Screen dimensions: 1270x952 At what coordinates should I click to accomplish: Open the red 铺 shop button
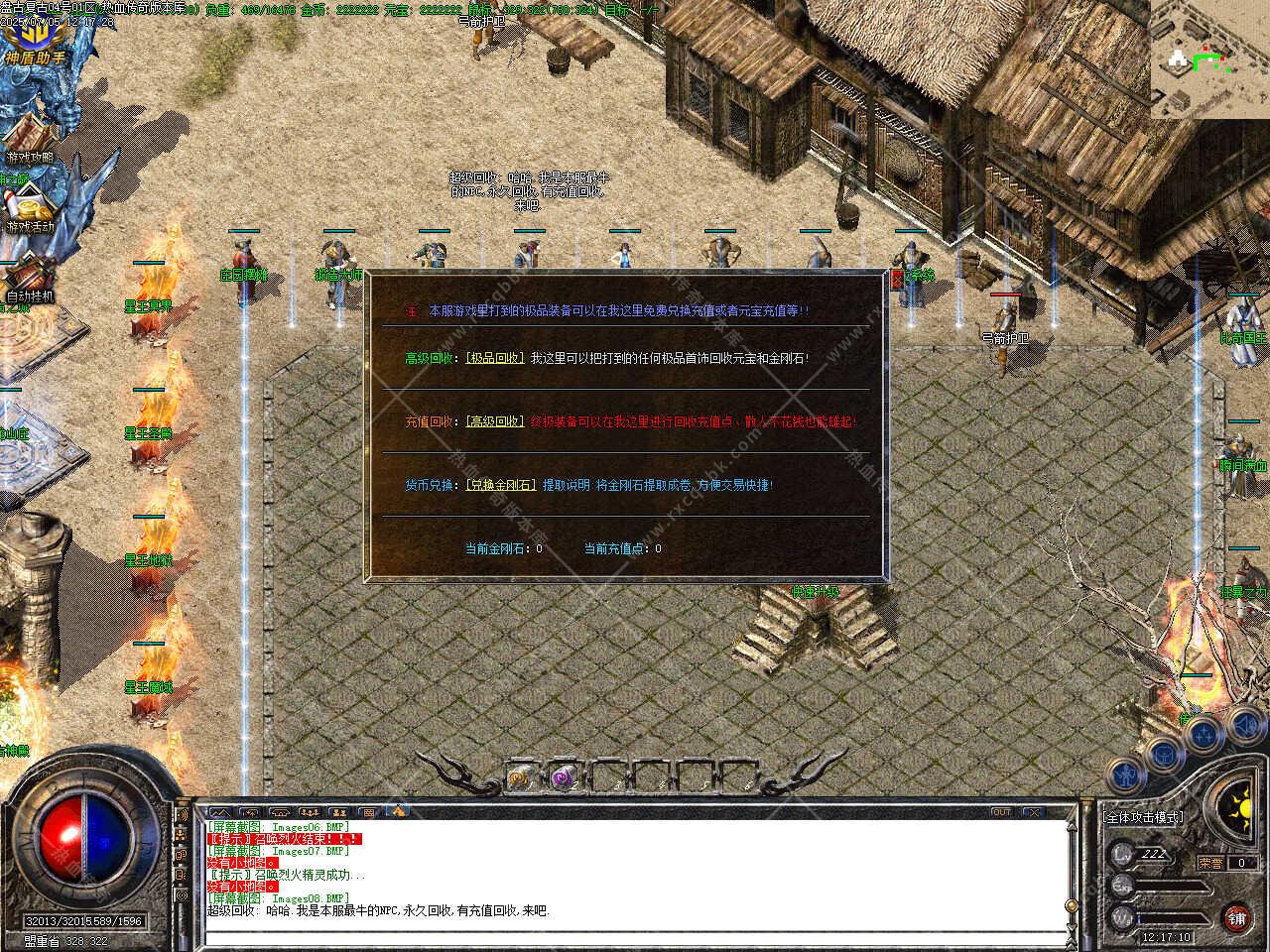tap(1236, 917)
